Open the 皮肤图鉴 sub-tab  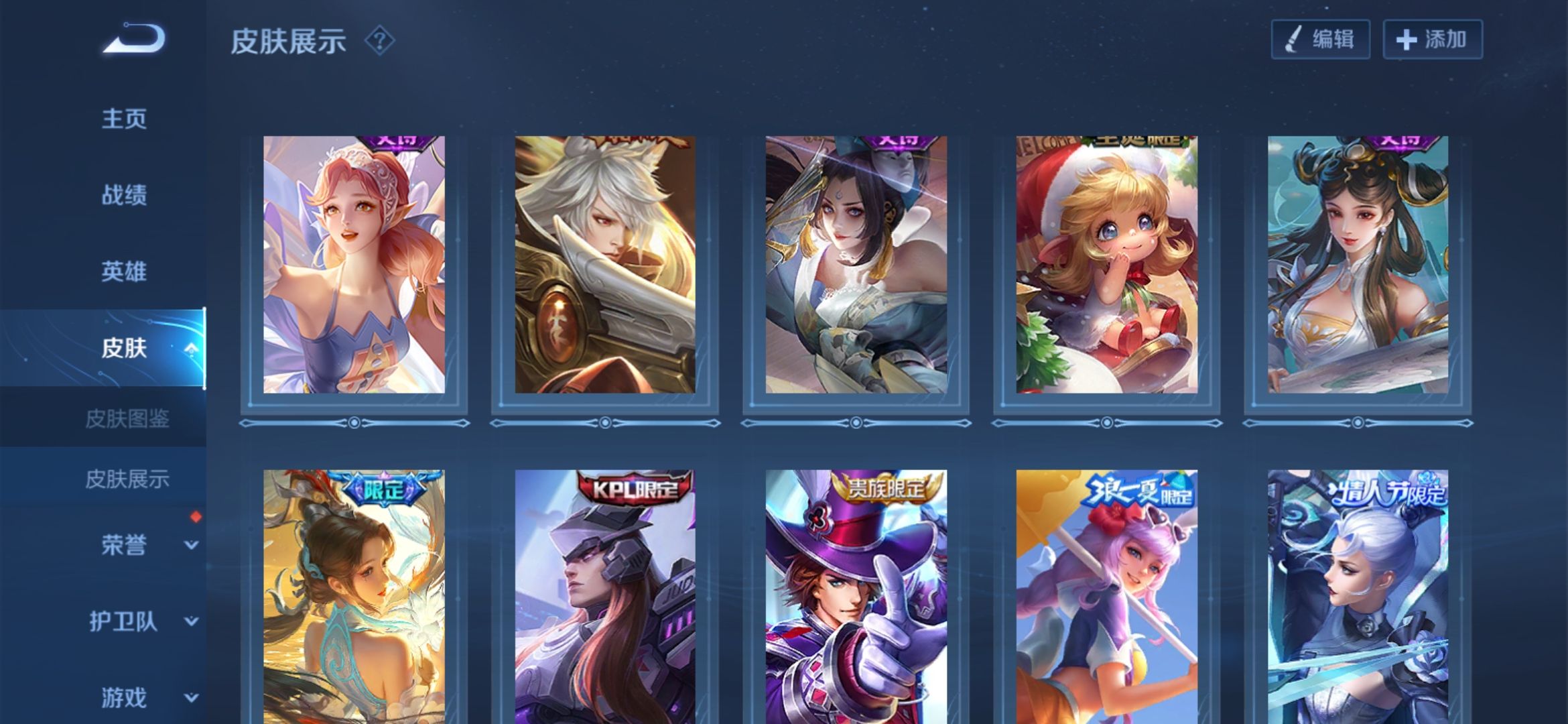(x=127, y=419)
